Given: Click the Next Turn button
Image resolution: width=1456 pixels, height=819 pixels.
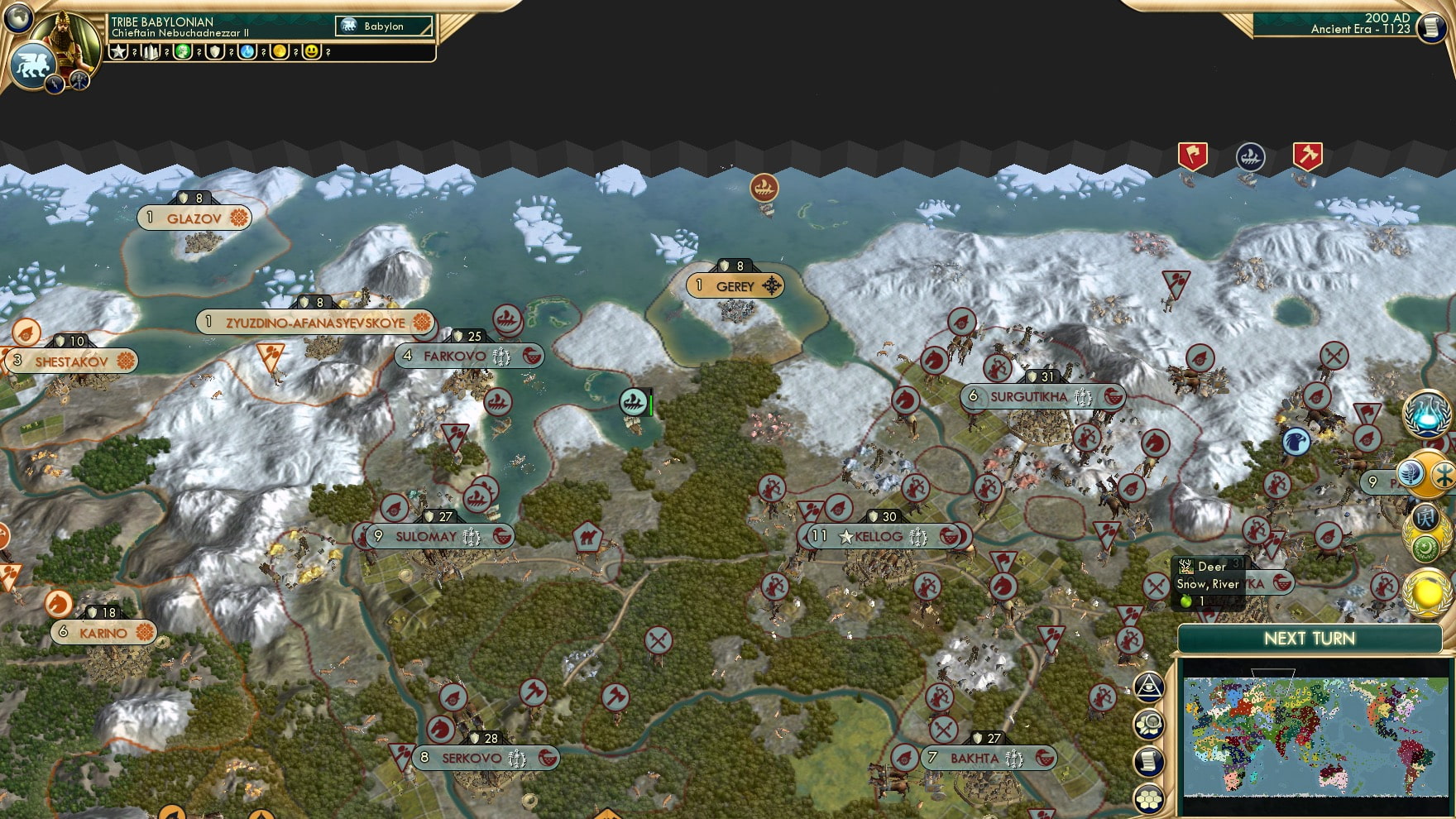Looking at the screenshot, I should (1310, 639).
